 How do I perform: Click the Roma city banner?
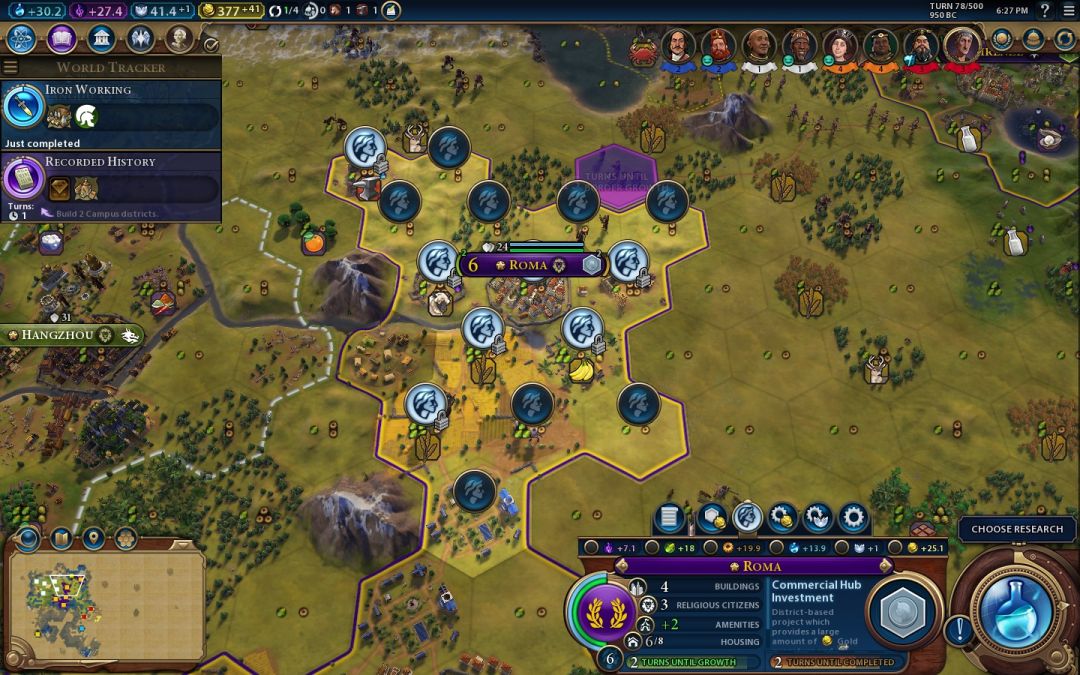pyautogui.click(x=530, y=265)
